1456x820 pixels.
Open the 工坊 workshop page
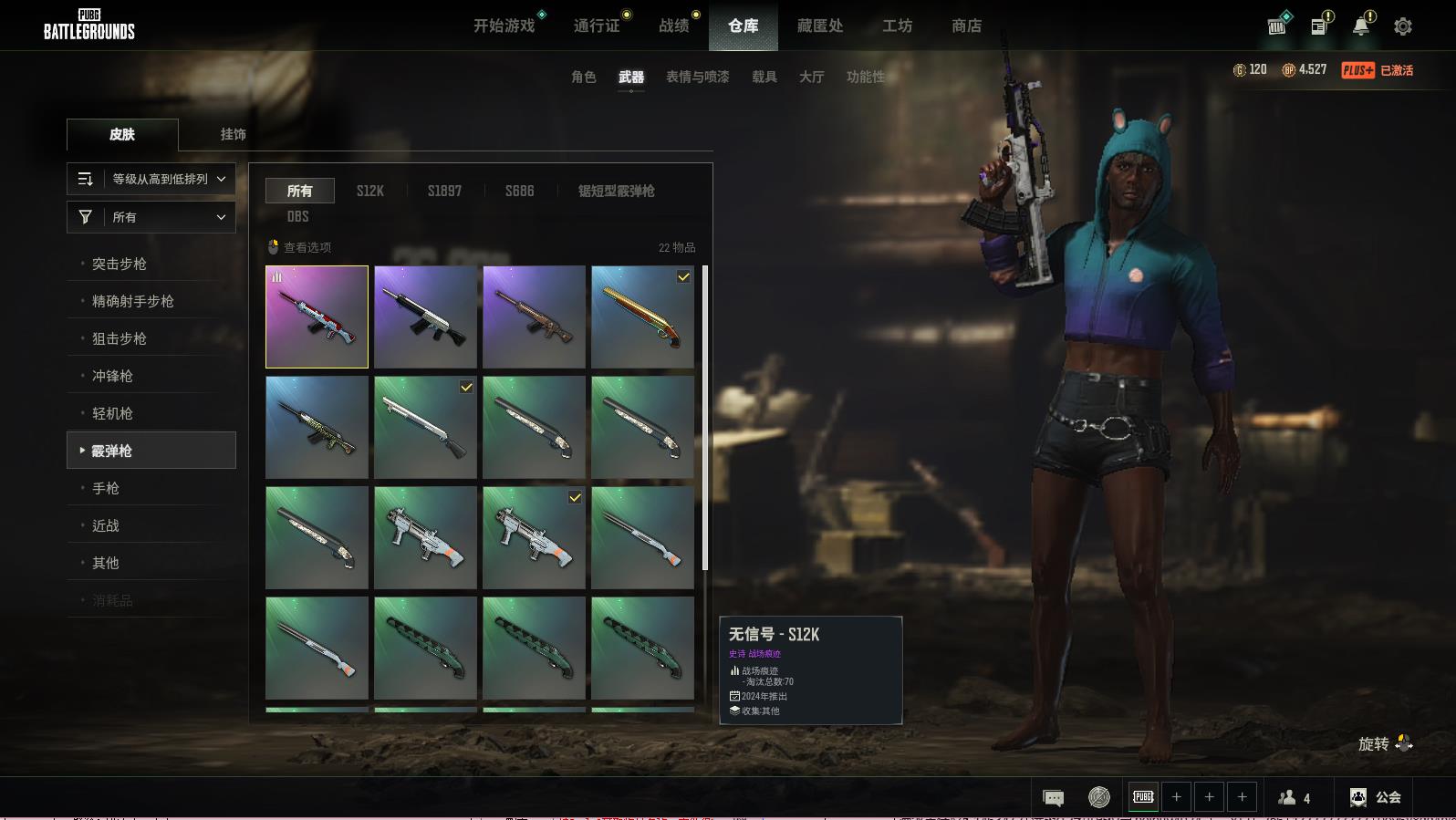(897, 26)
